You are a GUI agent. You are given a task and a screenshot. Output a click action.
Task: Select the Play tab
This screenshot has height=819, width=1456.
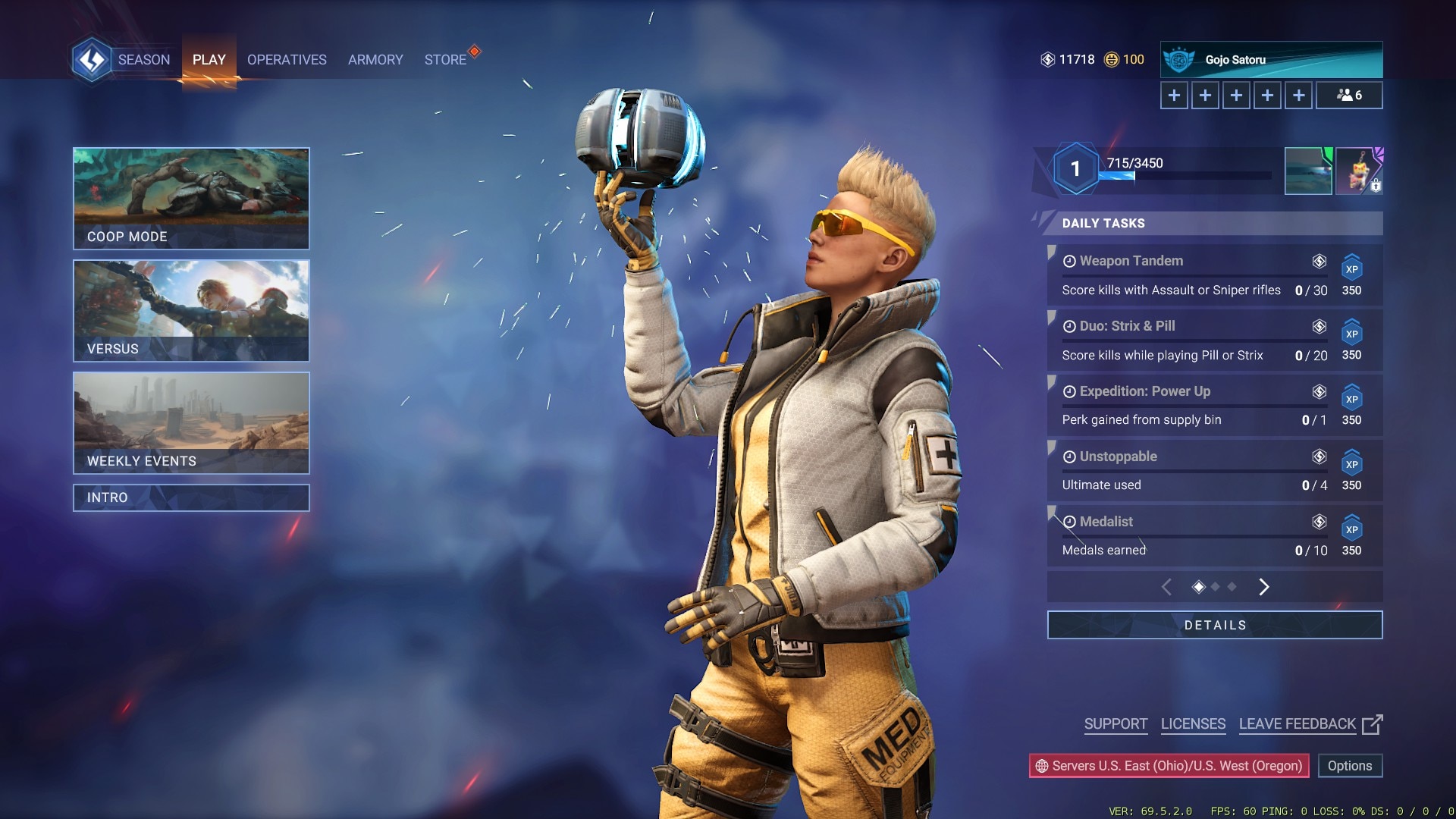pos(209,60)
